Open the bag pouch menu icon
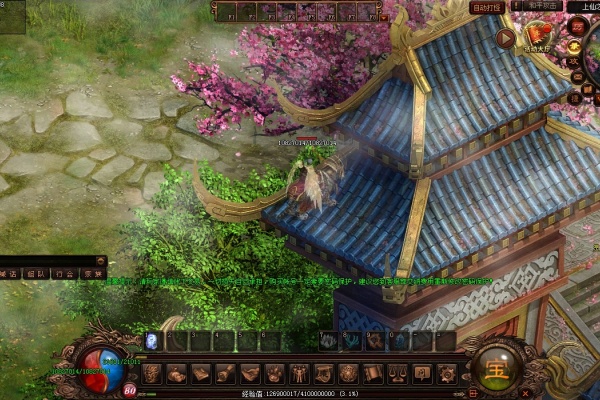600x400 pixels. coord(176,373)
